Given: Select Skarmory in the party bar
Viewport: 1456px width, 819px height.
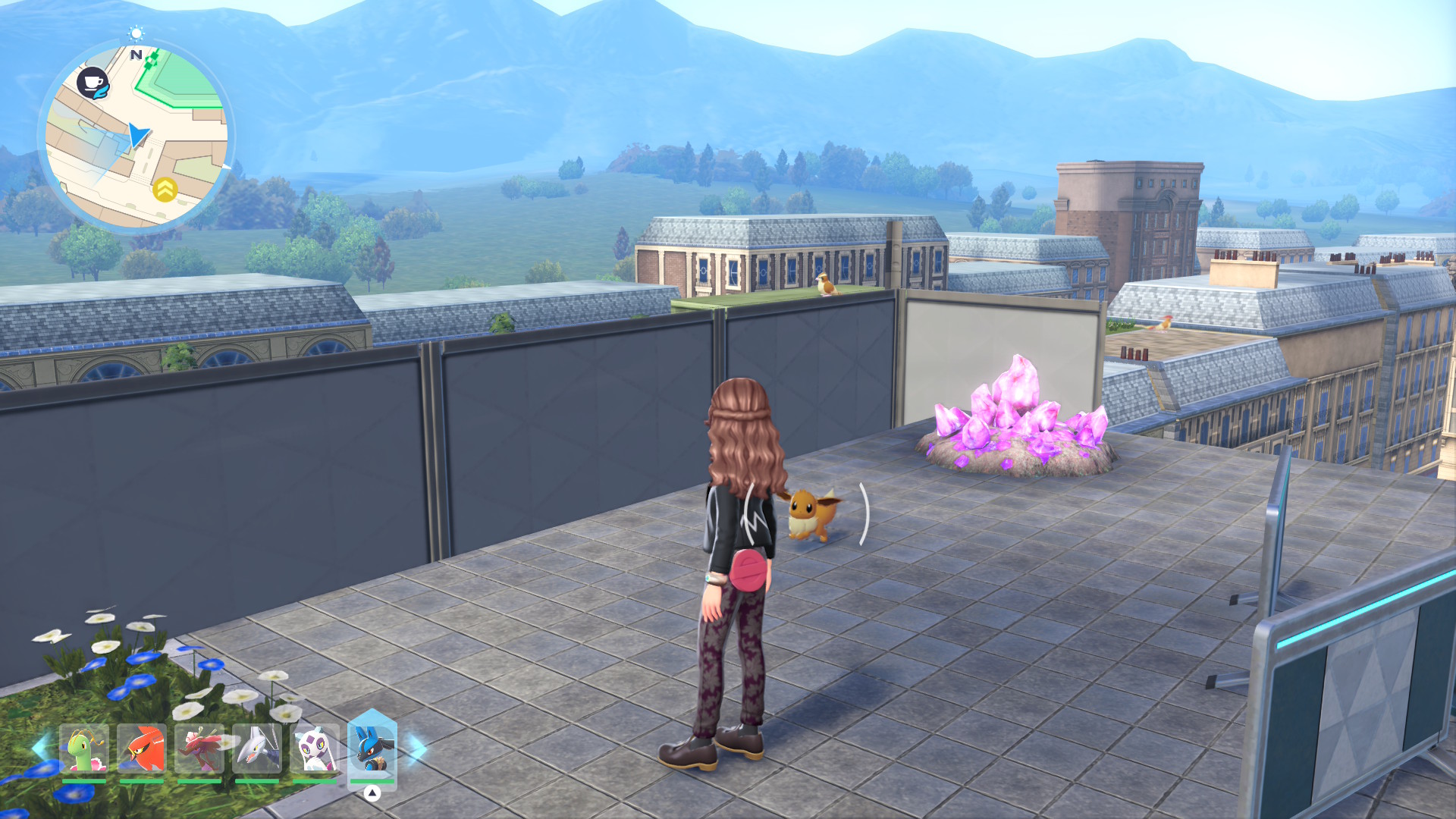Looking at the screenshot, I should point(257,749).
